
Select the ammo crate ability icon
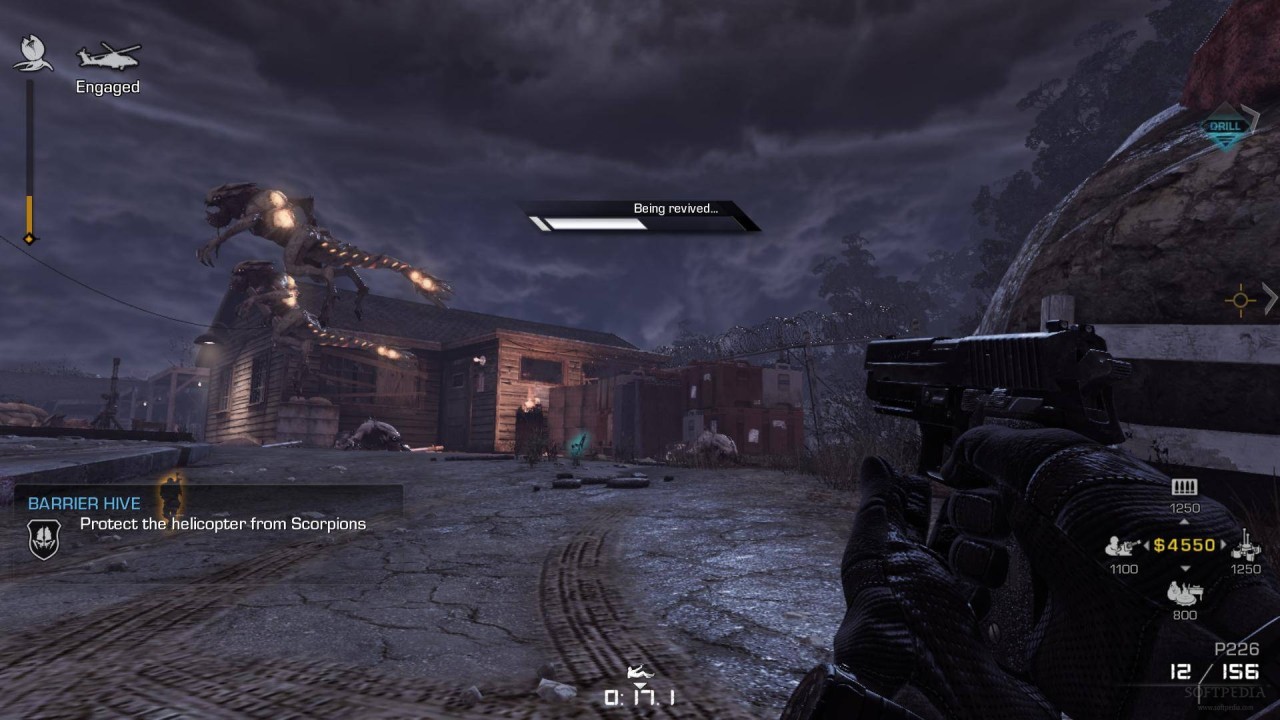(x=1184, y=487)
